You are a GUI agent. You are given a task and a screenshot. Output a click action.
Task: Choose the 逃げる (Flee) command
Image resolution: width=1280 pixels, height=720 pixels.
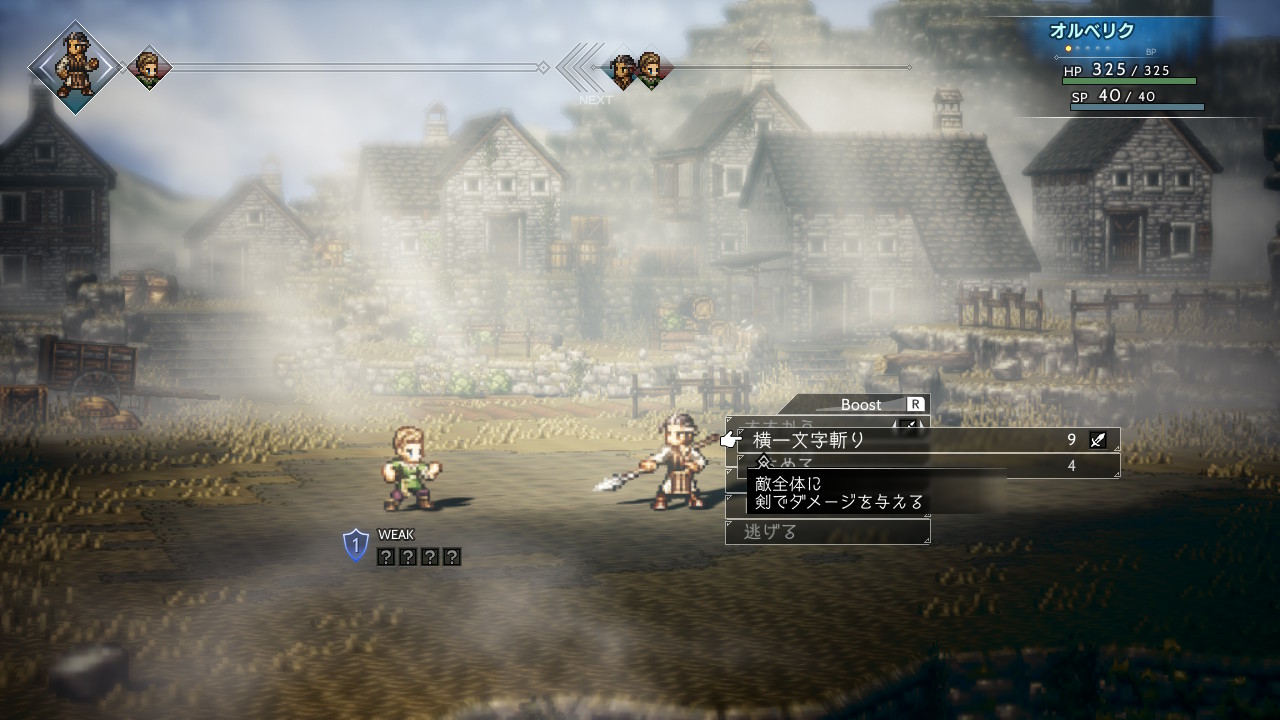pyautogui.click(x=827, y=531)
